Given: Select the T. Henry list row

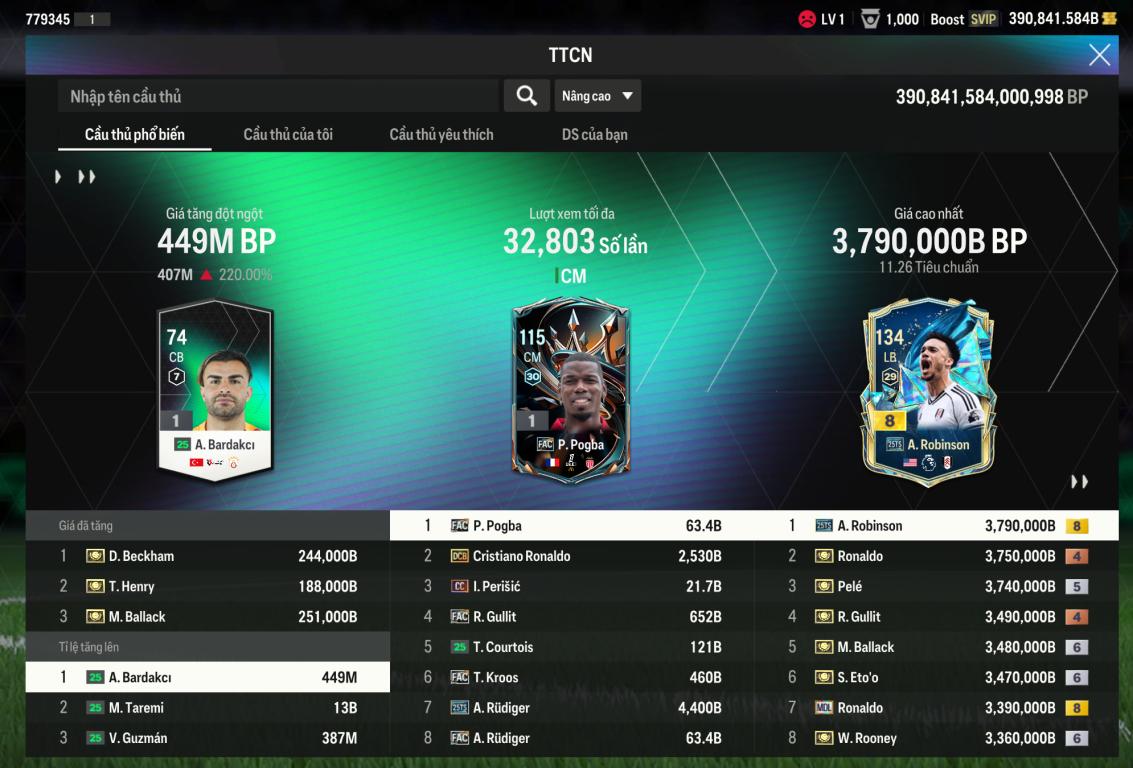Looking at the screenshot, I should point(207,586).
